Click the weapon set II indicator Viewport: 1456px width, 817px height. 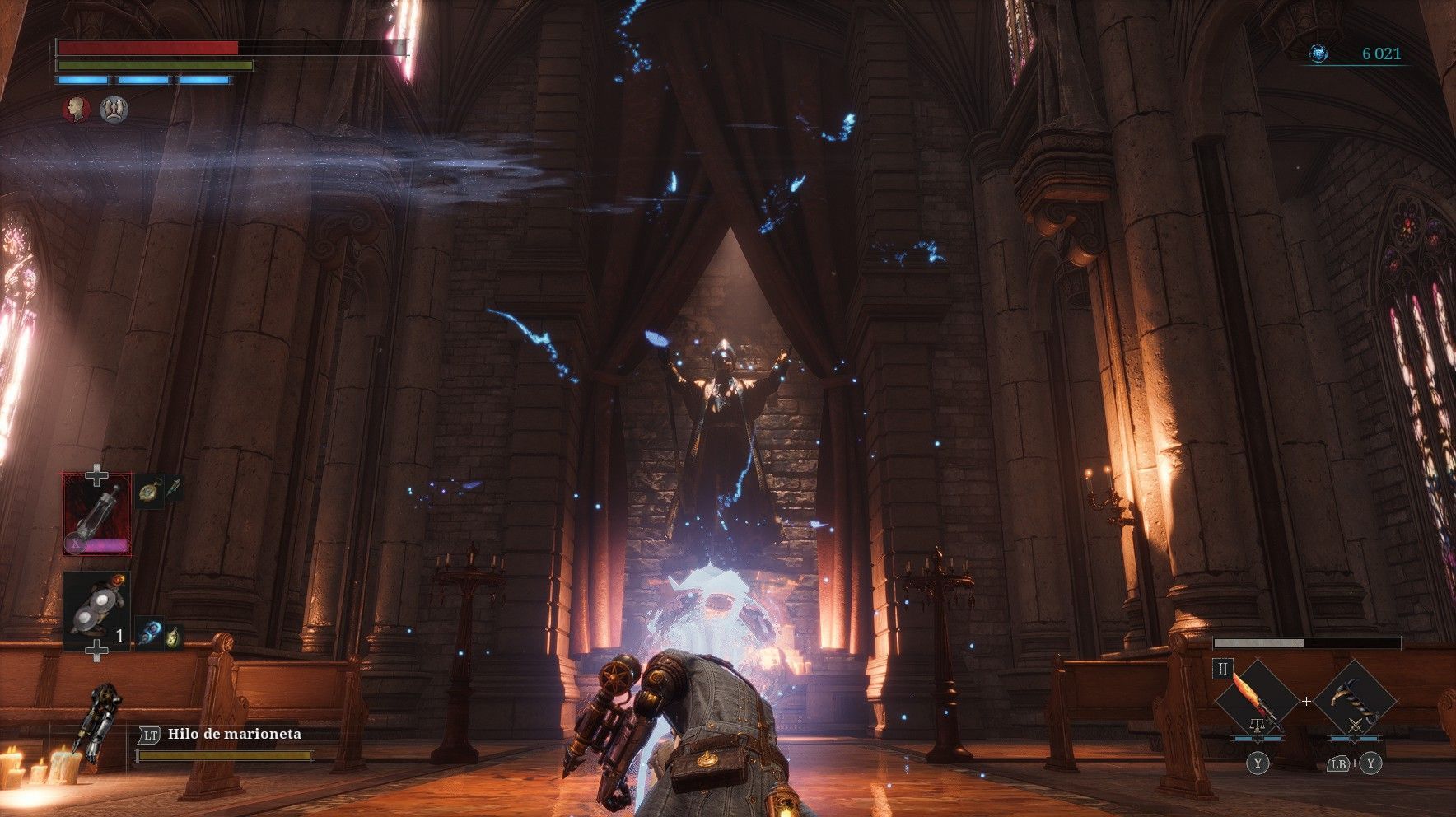[x=1223, y=669]
